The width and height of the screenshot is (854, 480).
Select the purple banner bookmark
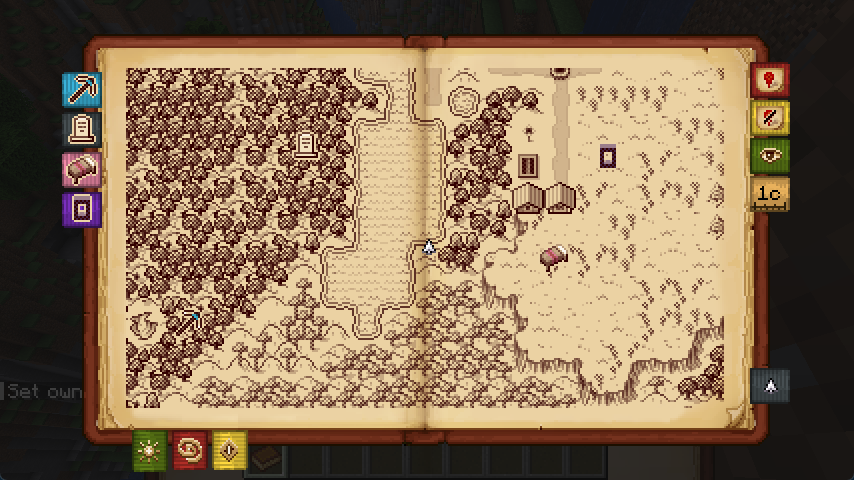(81, 209)
